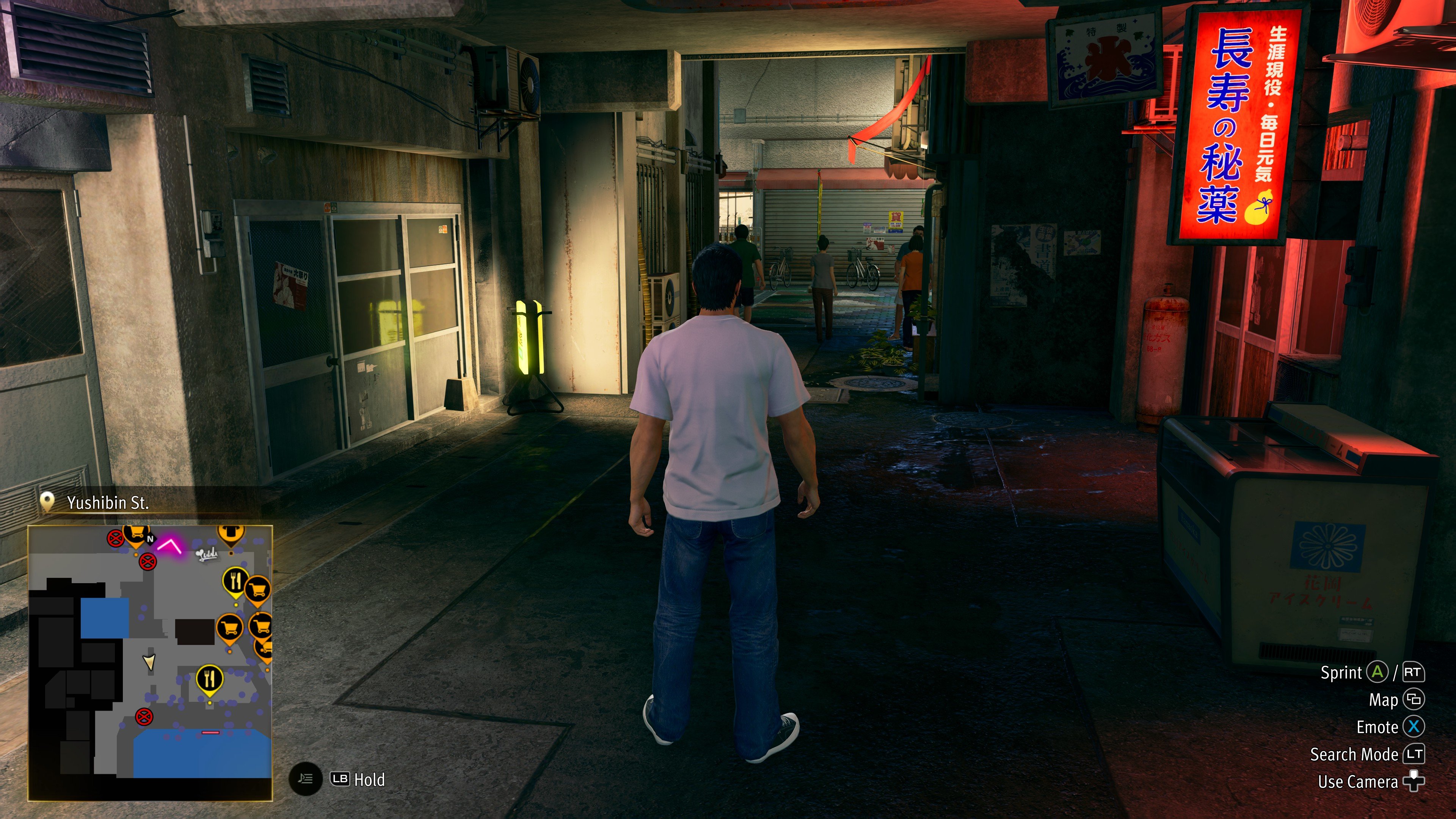This screenshot has height=819, width=1456.
Task: Click the red crossed marker beside the water
Action: (x=144, y=717)
